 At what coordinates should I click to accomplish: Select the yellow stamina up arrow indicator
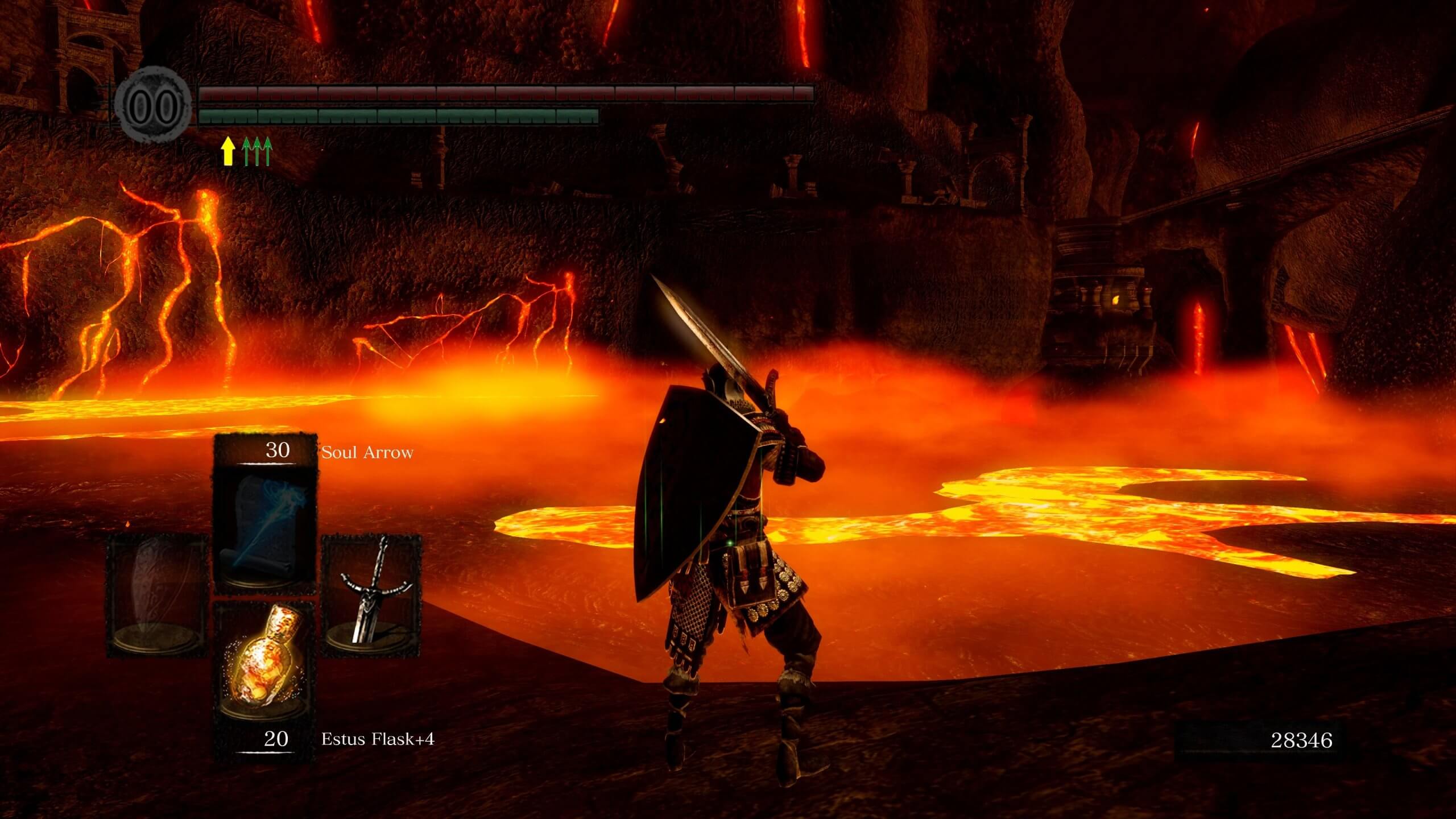tap(227, 151)
